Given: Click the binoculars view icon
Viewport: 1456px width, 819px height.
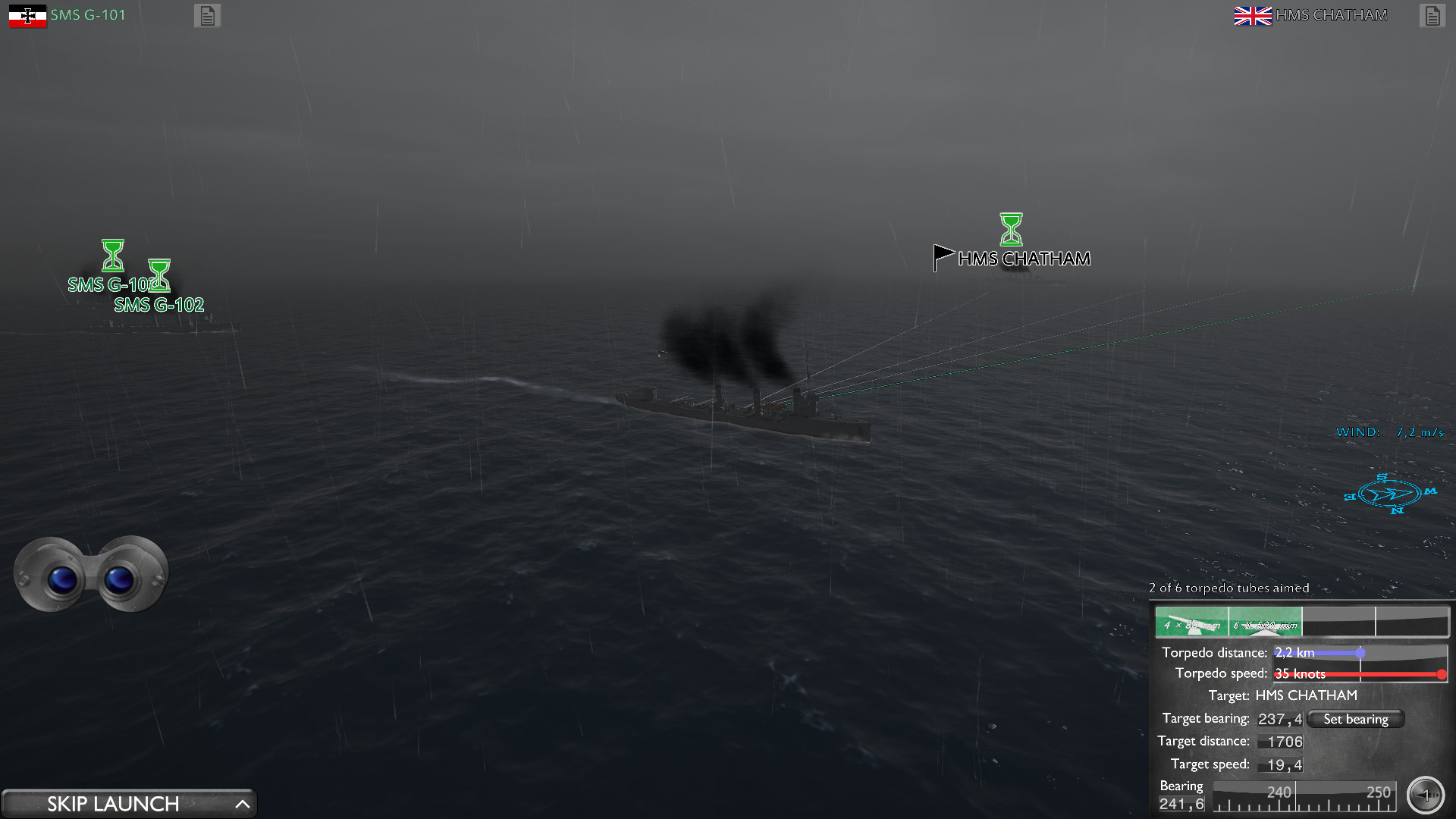Looking at the screenshot, I should pos(91,574).
